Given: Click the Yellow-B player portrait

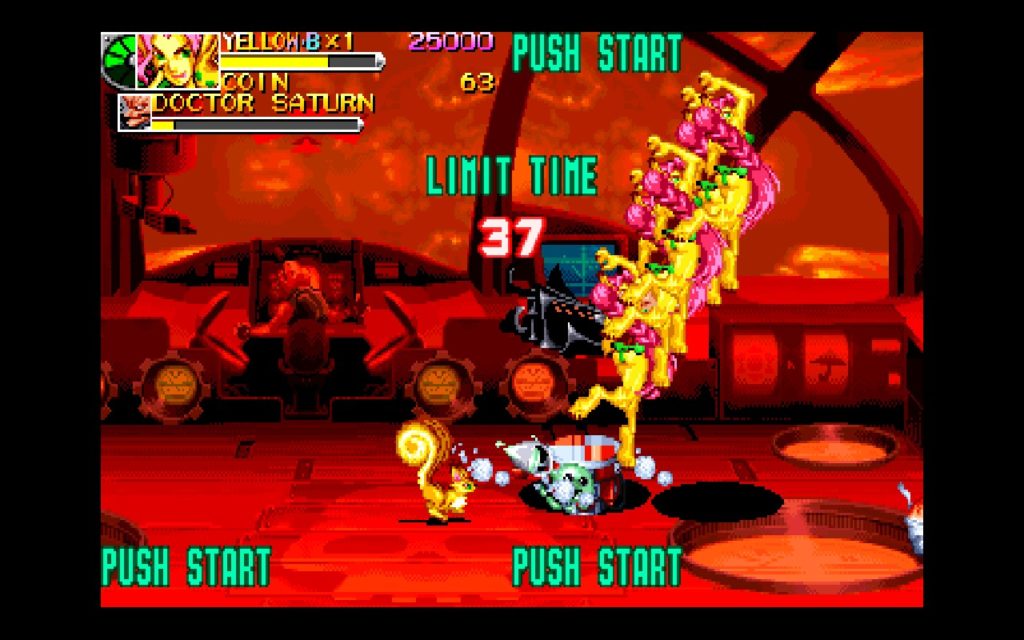Looking at the screenshot, I should click(x=177, y=61).
